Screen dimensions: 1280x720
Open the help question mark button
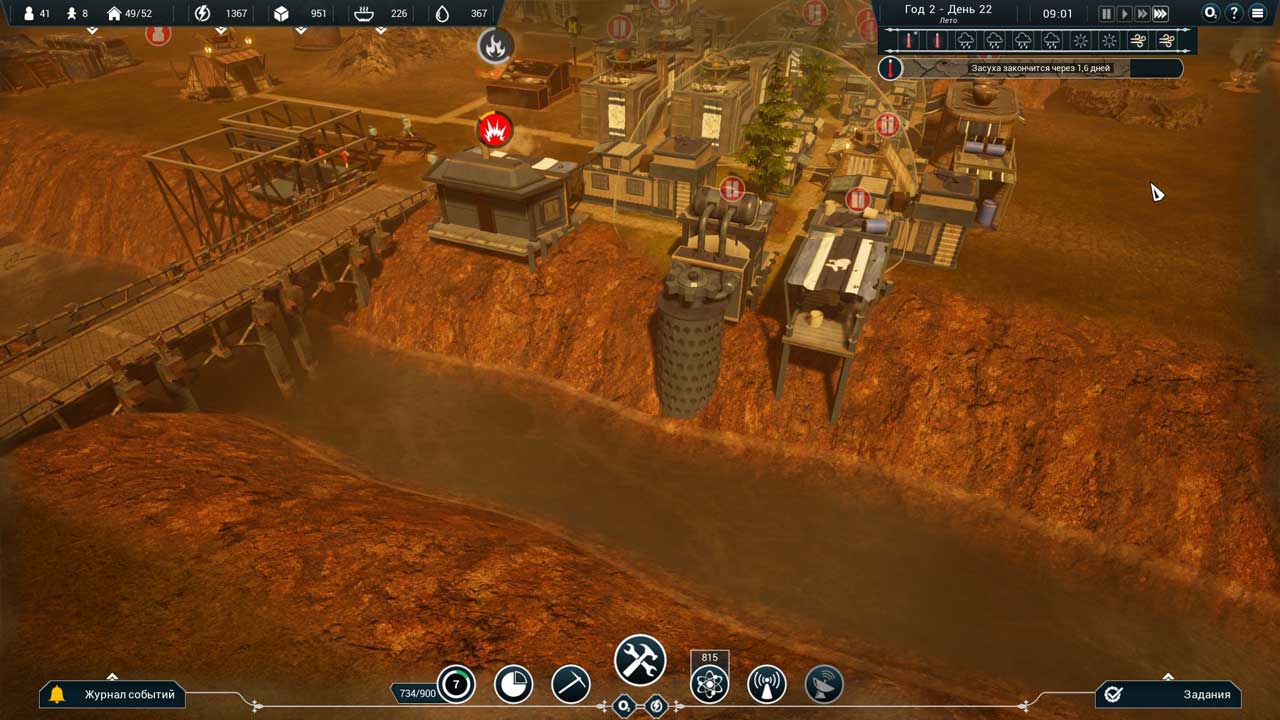click(1234, 14)
